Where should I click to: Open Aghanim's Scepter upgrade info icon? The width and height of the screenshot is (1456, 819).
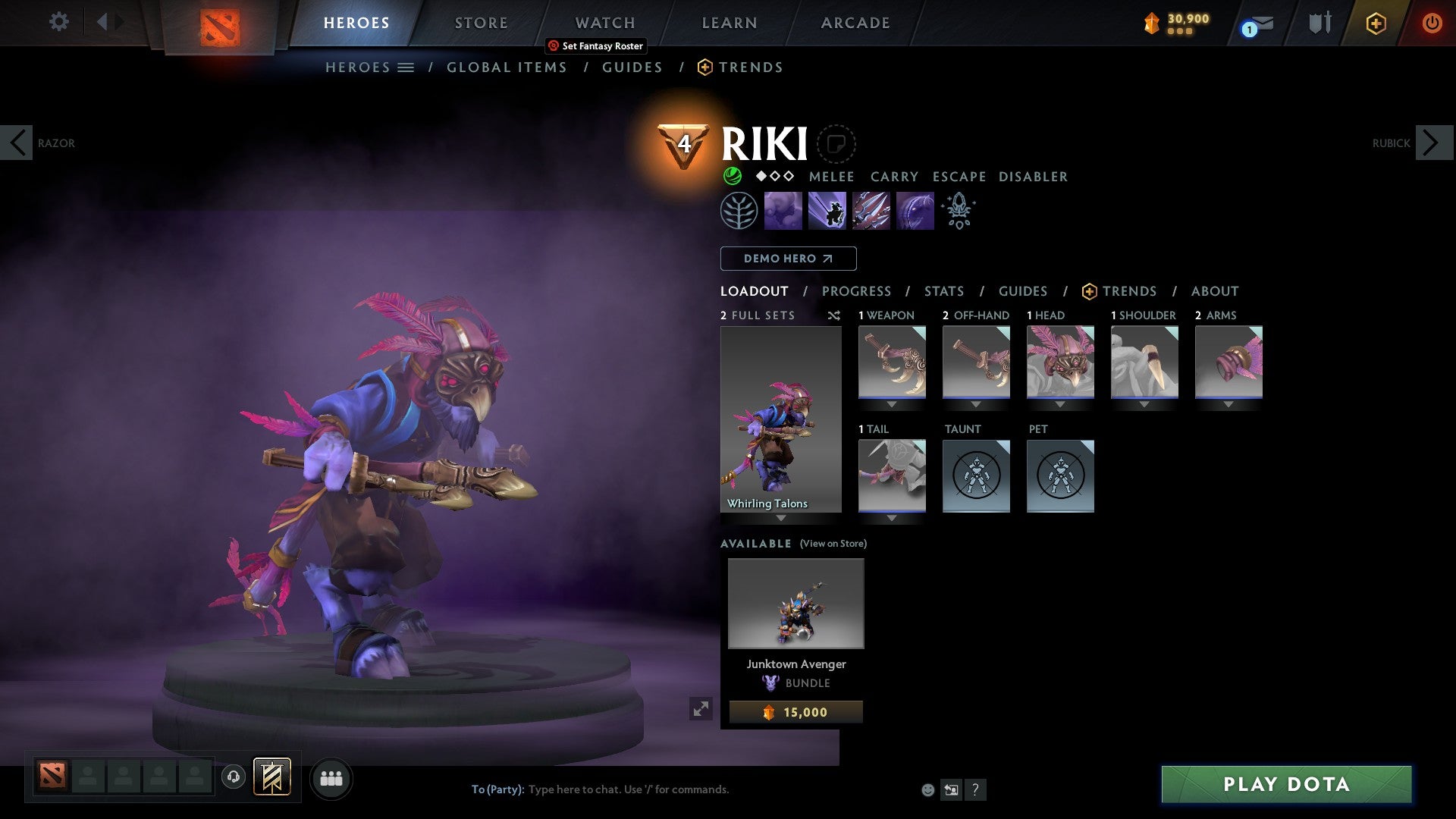(959, 211)
